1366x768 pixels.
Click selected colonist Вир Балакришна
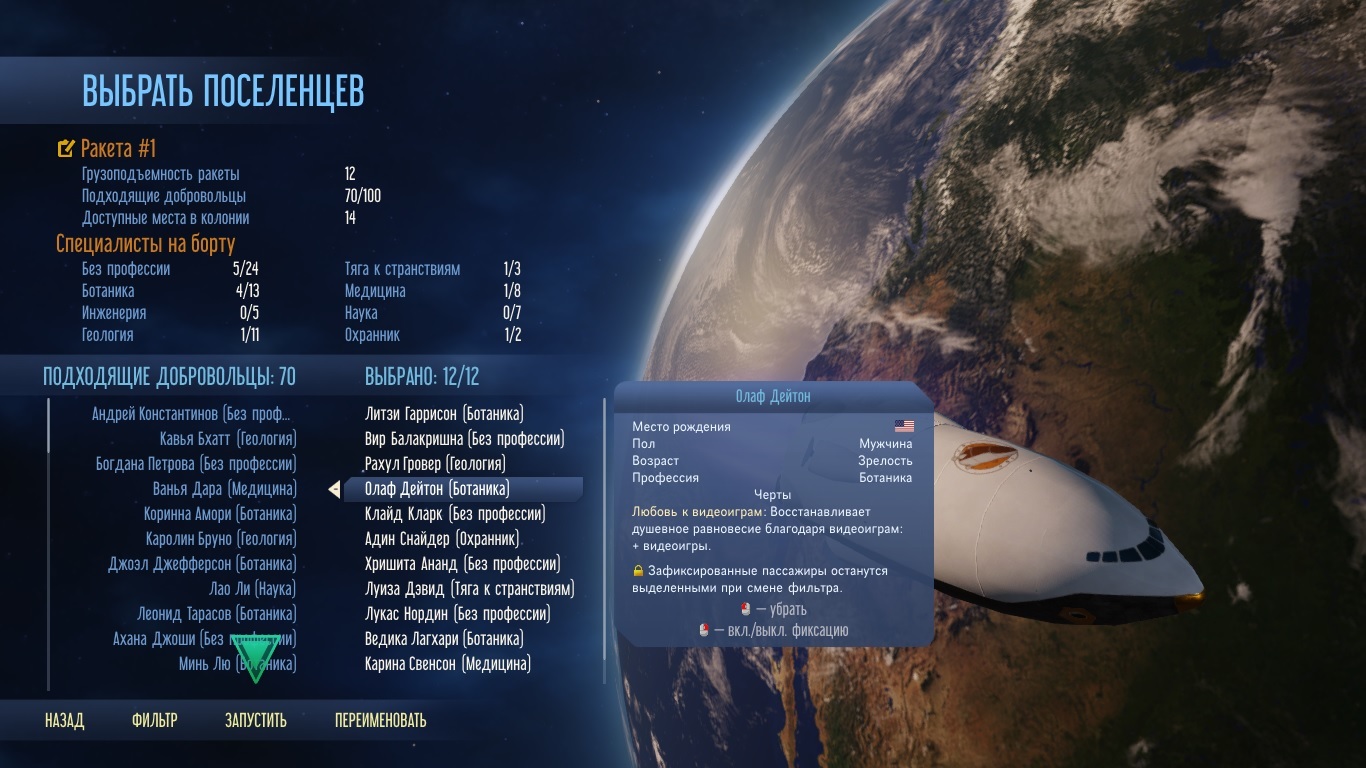click(x=464, y=439)
